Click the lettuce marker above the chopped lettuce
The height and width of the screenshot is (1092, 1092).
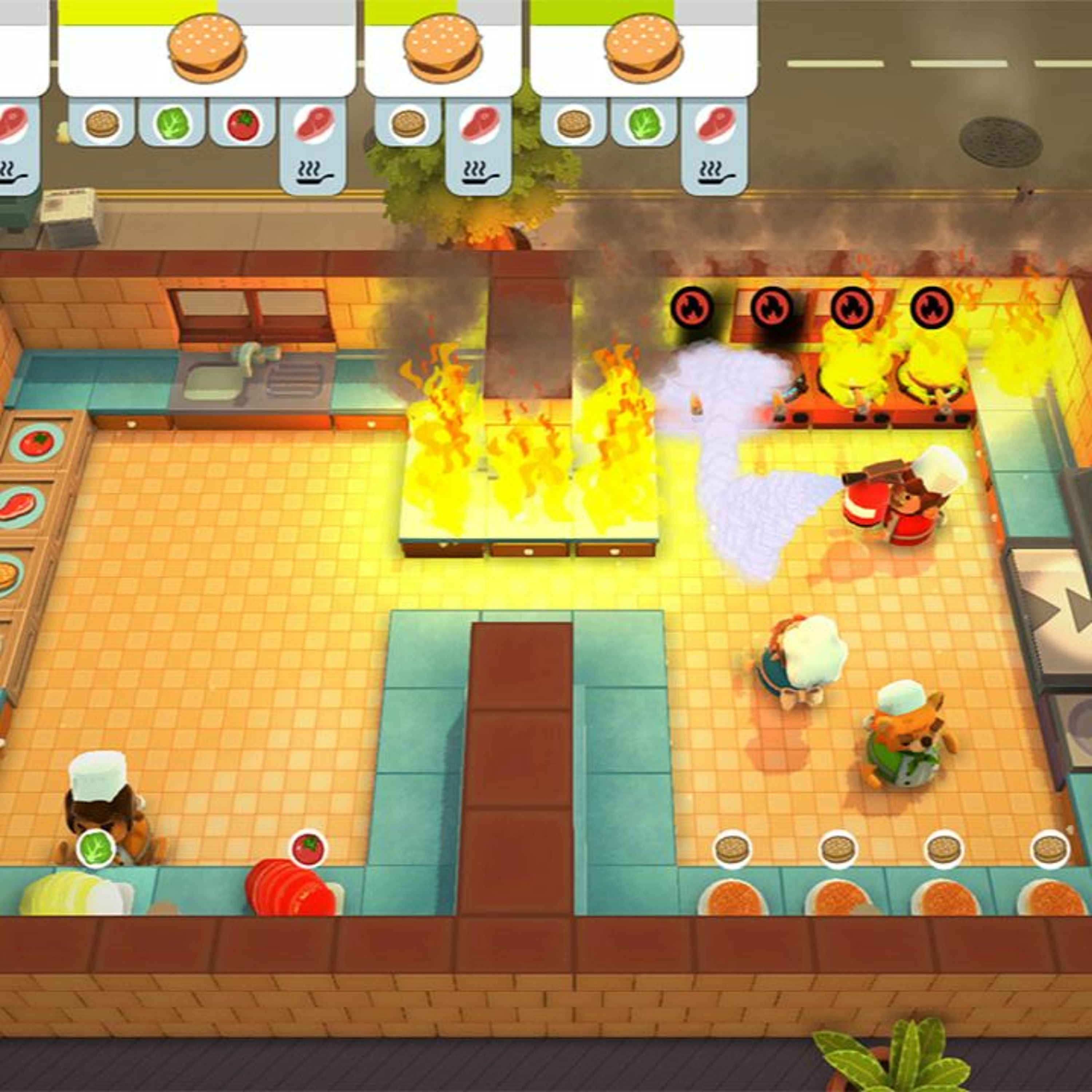(95, 847)
